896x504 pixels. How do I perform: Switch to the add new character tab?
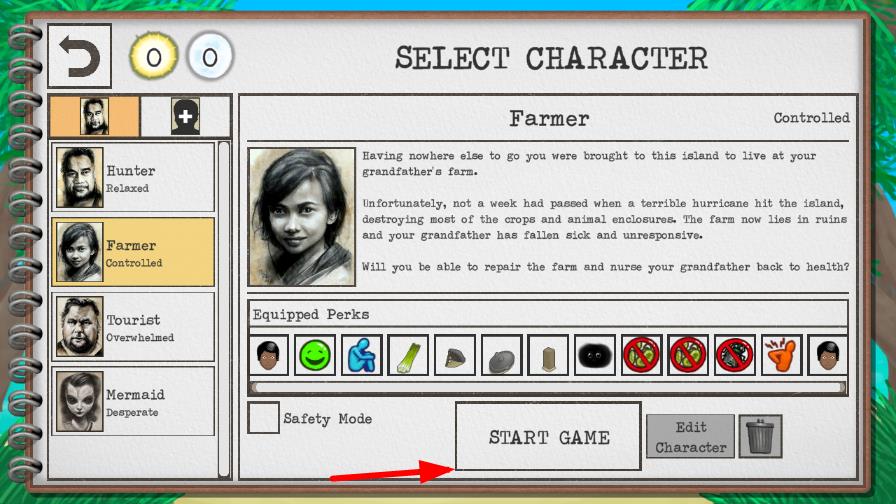(x=185, y=117)
